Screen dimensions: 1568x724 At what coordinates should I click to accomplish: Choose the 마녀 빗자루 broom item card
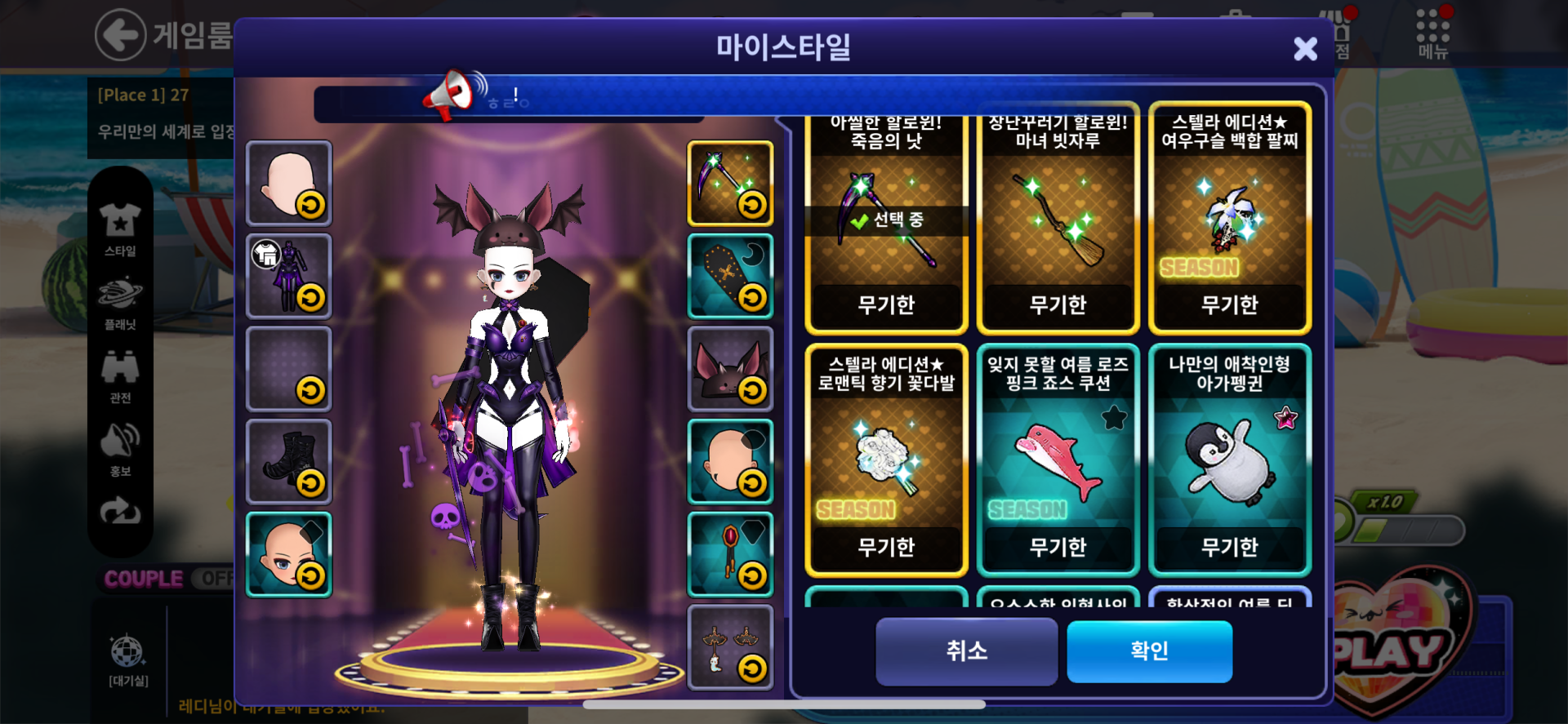pyautogui.click(x=1058, y=220)
